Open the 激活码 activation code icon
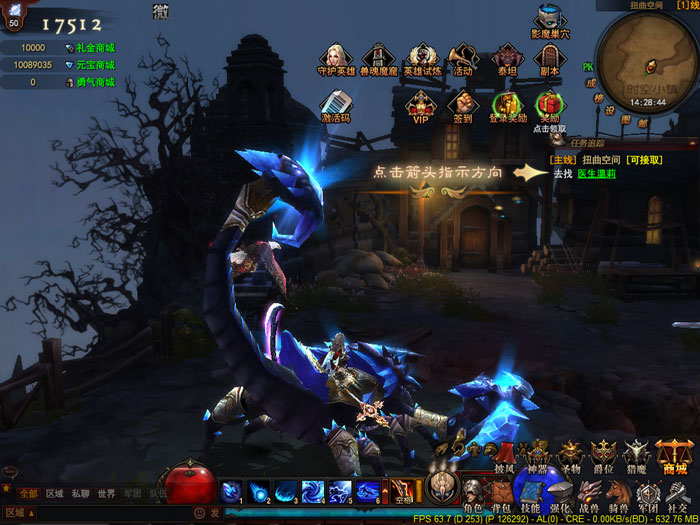The height and width of the screenshot is (525, 700). click(x=335, y=103)
